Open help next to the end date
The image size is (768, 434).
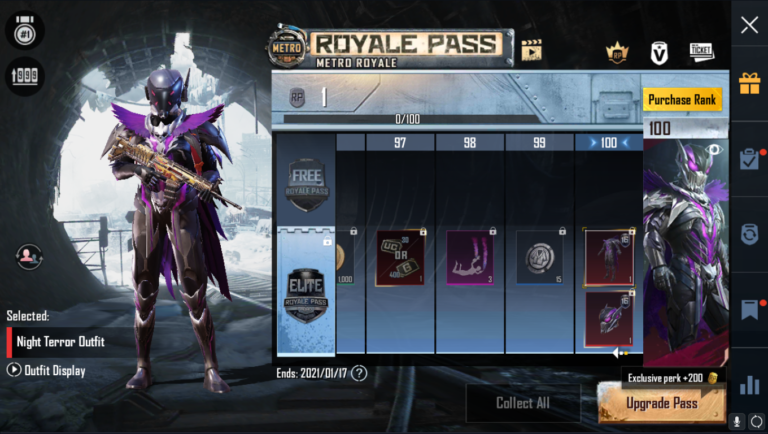(x=359, y=373)
